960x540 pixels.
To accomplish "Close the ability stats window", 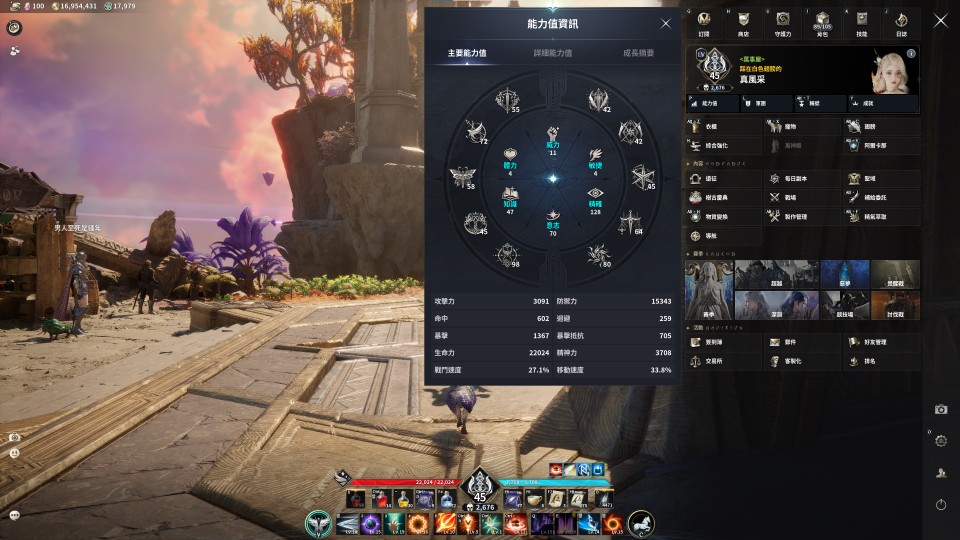I will tap(666, 24).
